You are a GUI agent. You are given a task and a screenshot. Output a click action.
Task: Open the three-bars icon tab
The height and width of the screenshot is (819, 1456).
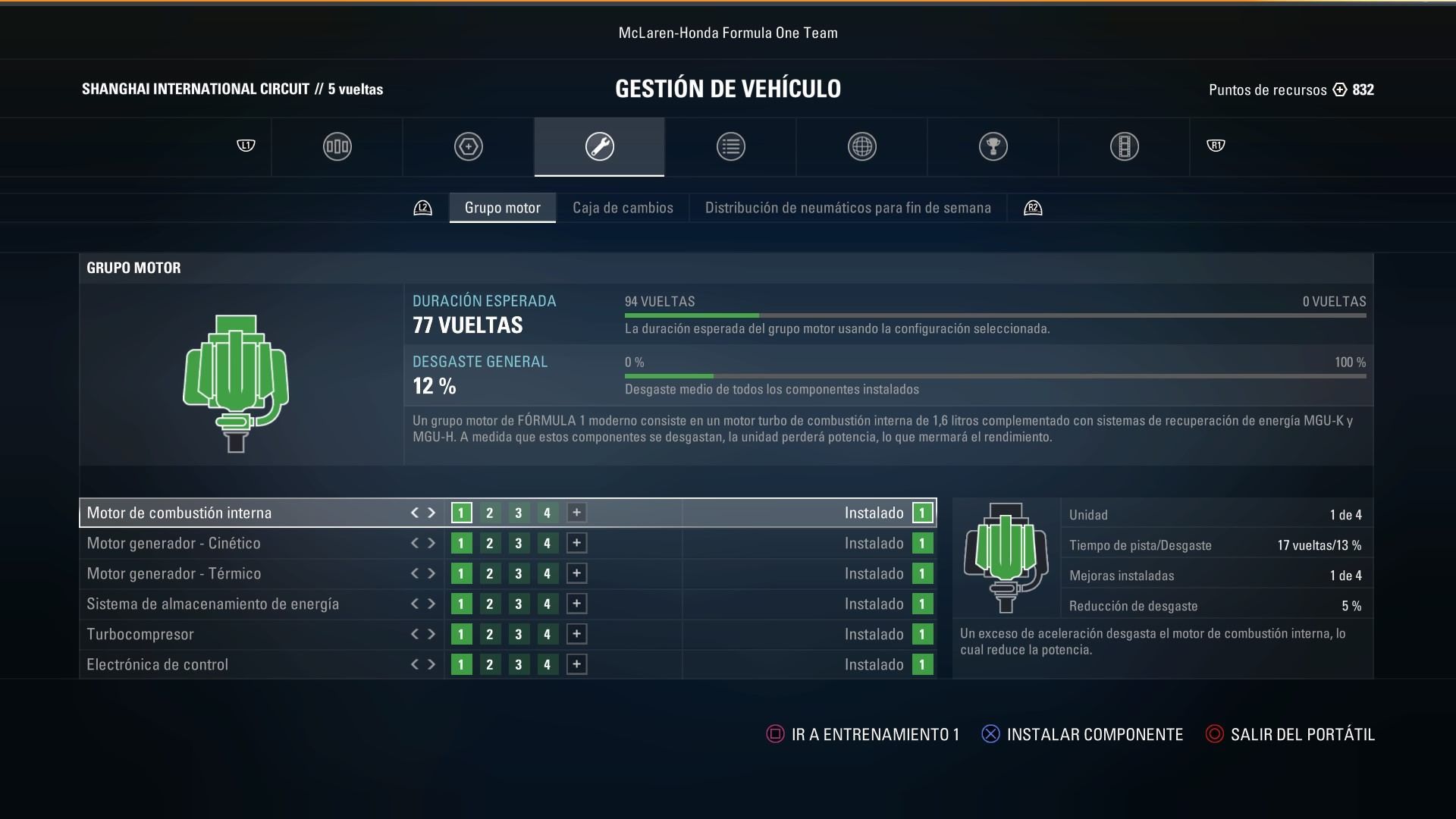(337, 146)
